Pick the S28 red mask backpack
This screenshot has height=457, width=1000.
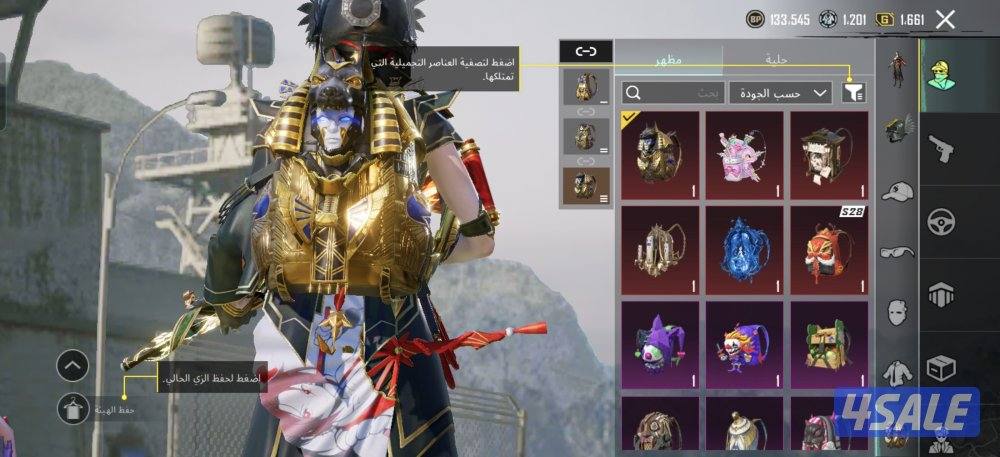pos(829,246)
